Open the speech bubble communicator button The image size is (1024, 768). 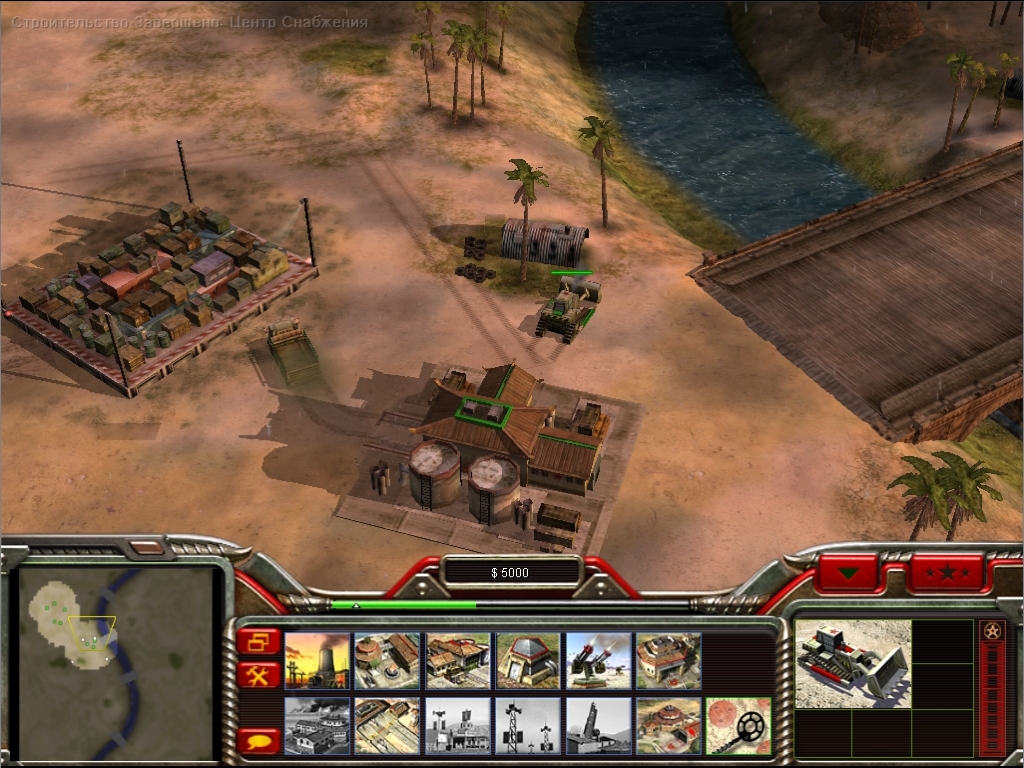tap(259, 741)
